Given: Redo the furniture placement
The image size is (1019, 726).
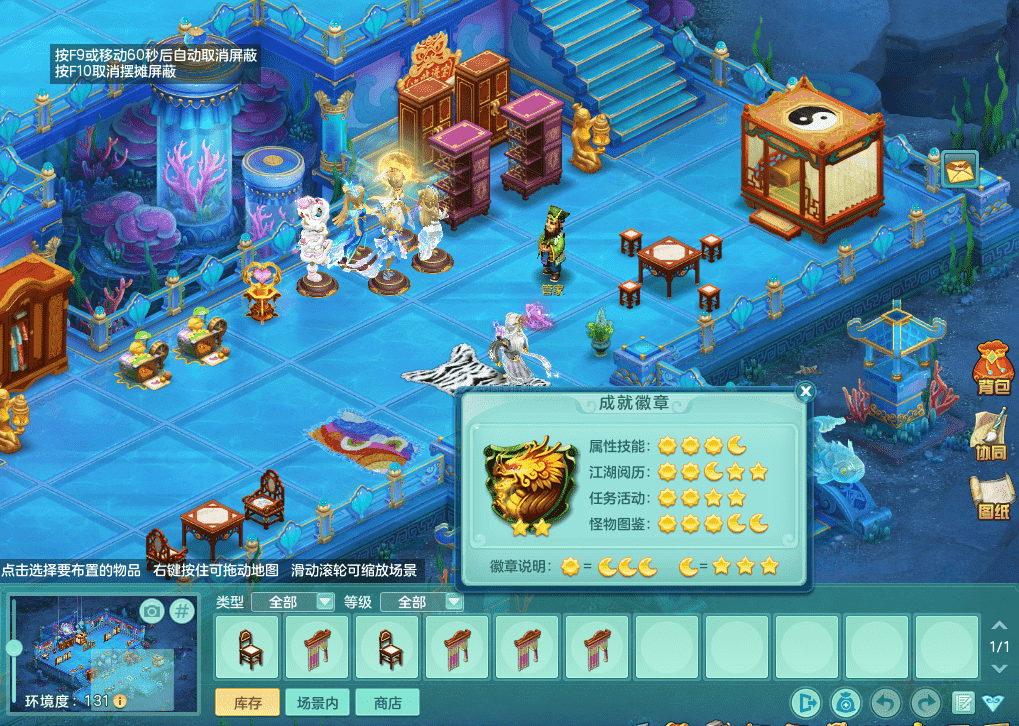Looking at the screenshot, I should click(x=926, y=703).
